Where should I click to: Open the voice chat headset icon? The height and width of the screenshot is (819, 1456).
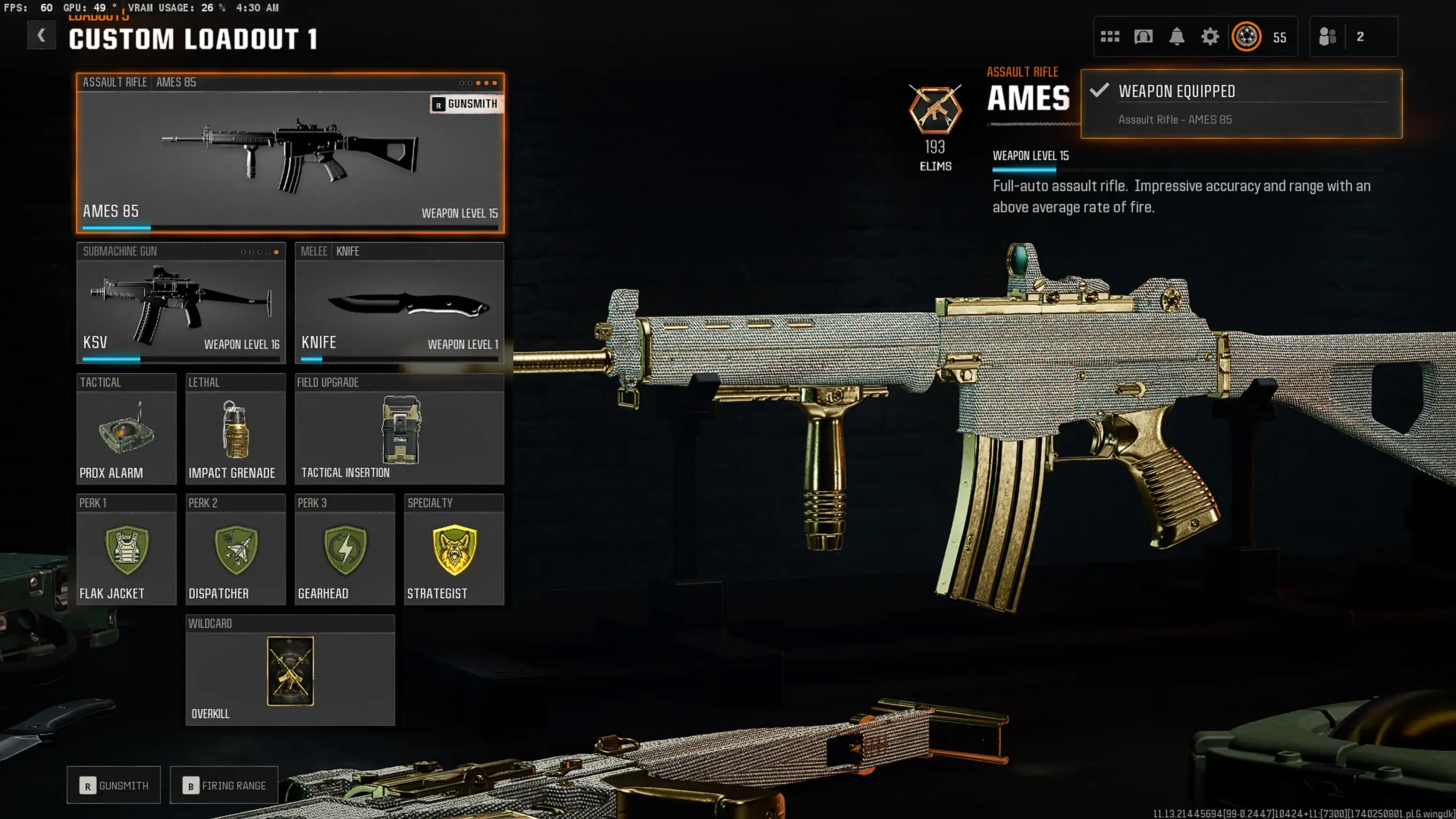[1144, 36]
